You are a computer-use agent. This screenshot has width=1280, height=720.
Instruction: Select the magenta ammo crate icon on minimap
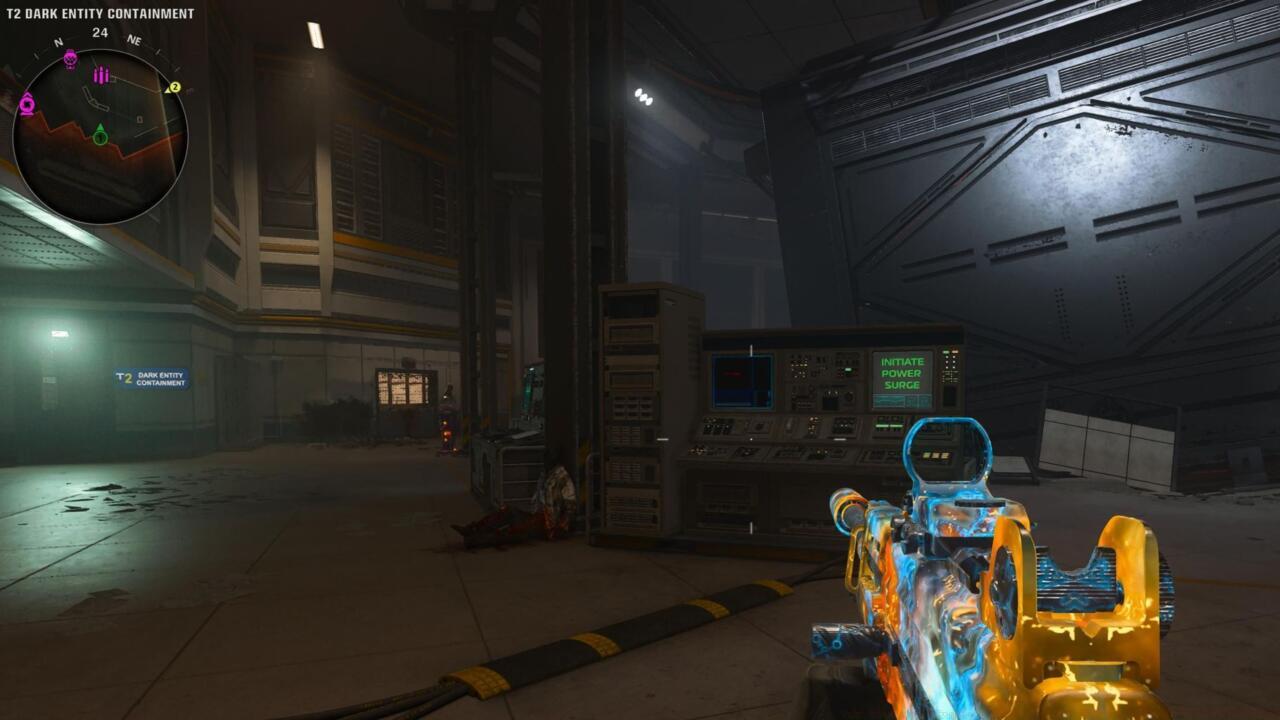(100, 75)
